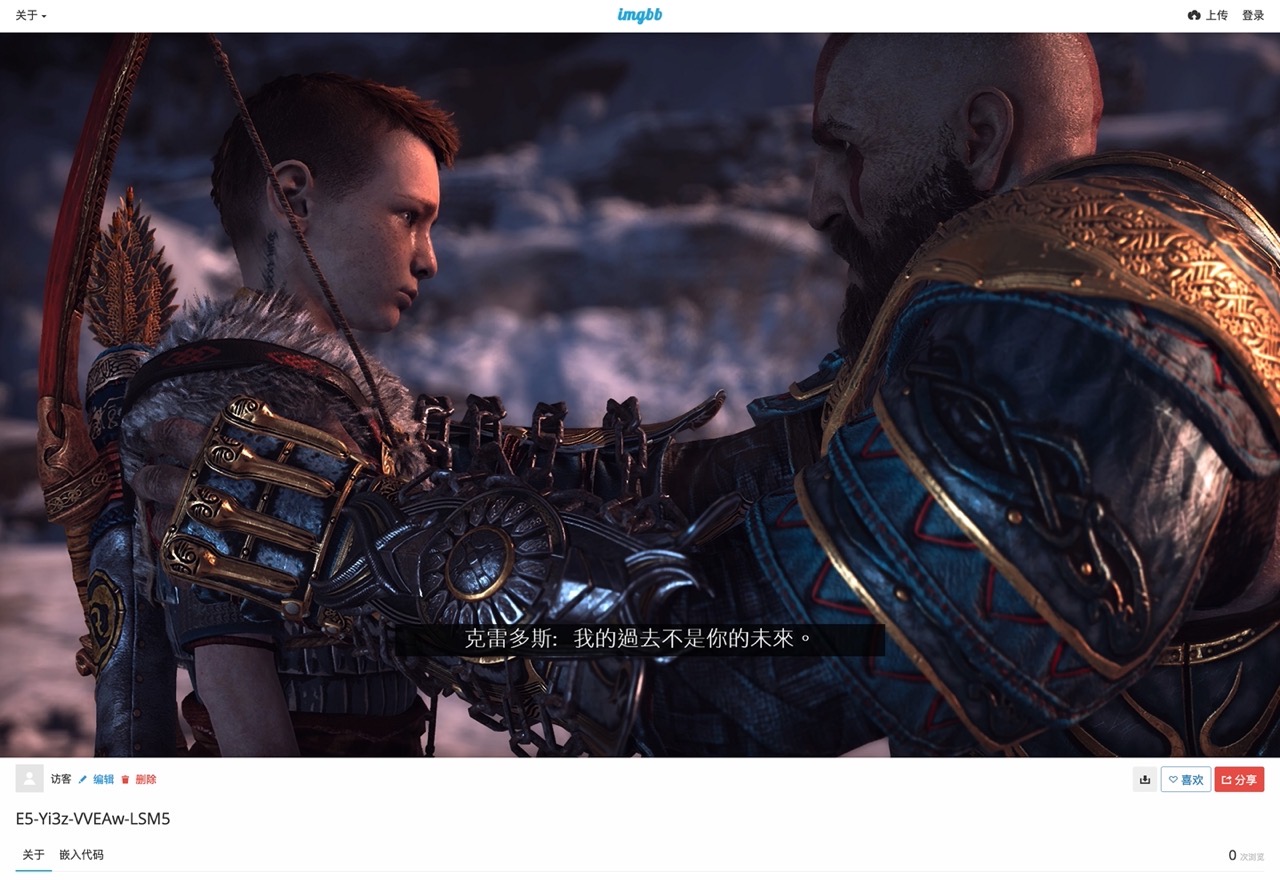Click 编辑 to edit the image
This screenshot has height=880, width=1280.
tap(103, 779)
